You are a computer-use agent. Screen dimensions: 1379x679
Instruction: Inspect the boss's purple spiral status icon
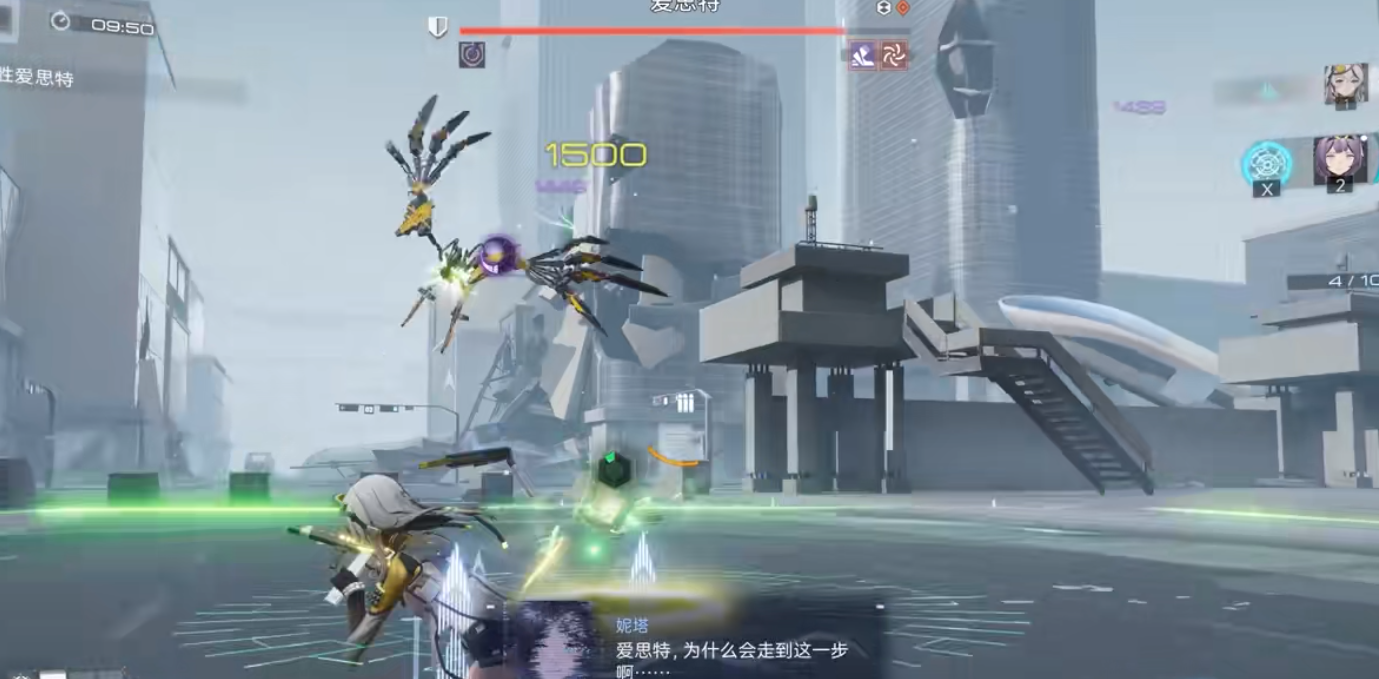(472, 55)
